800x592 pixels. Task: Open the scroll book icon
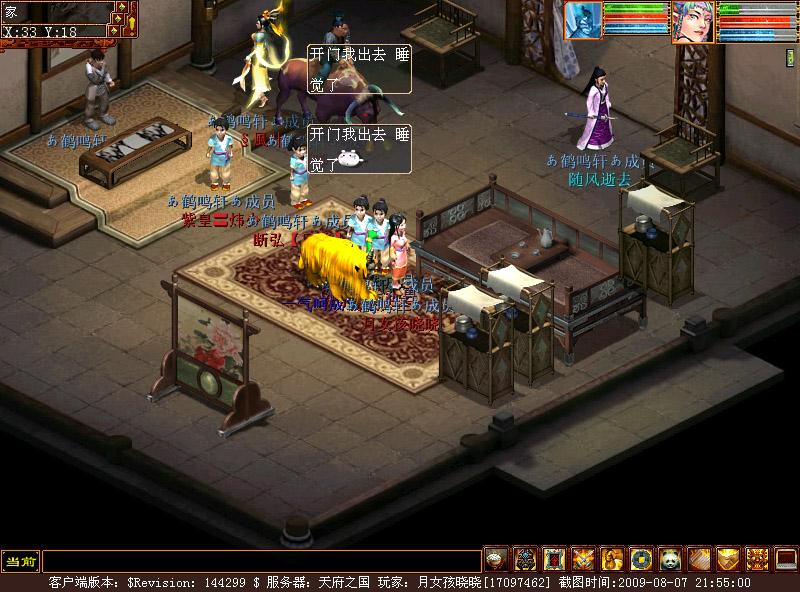click(x=699, y=559)
